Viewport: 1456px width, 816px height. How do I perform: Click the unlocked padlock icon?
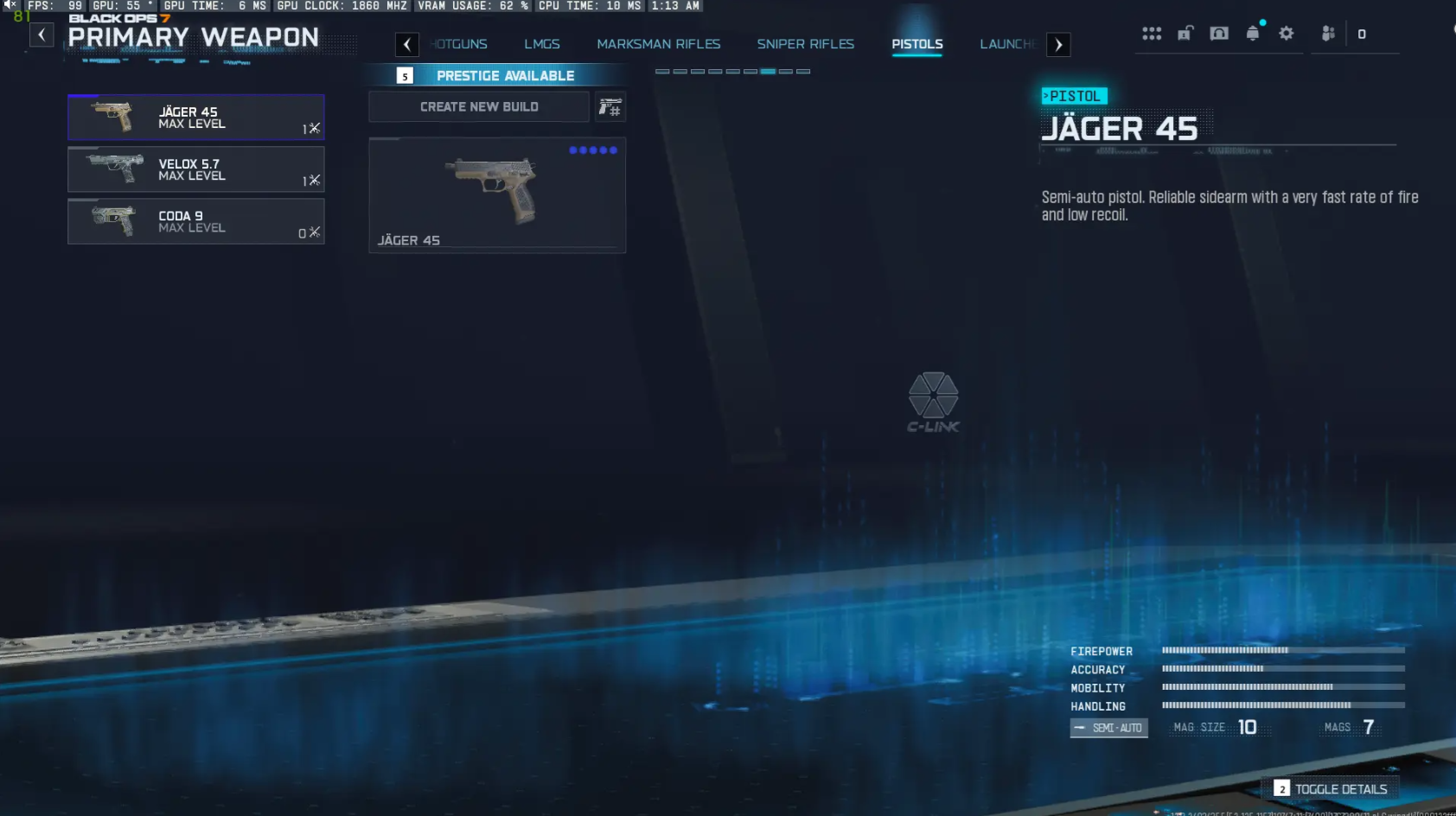pyautogui.click(x=1185, y=33)
